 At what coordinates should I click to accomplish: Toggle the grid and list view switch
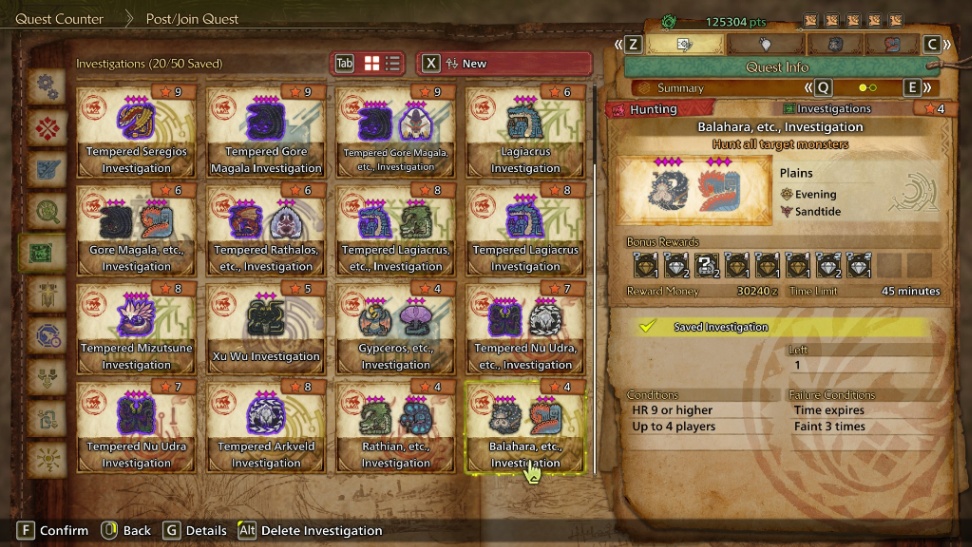coord(381,64)
